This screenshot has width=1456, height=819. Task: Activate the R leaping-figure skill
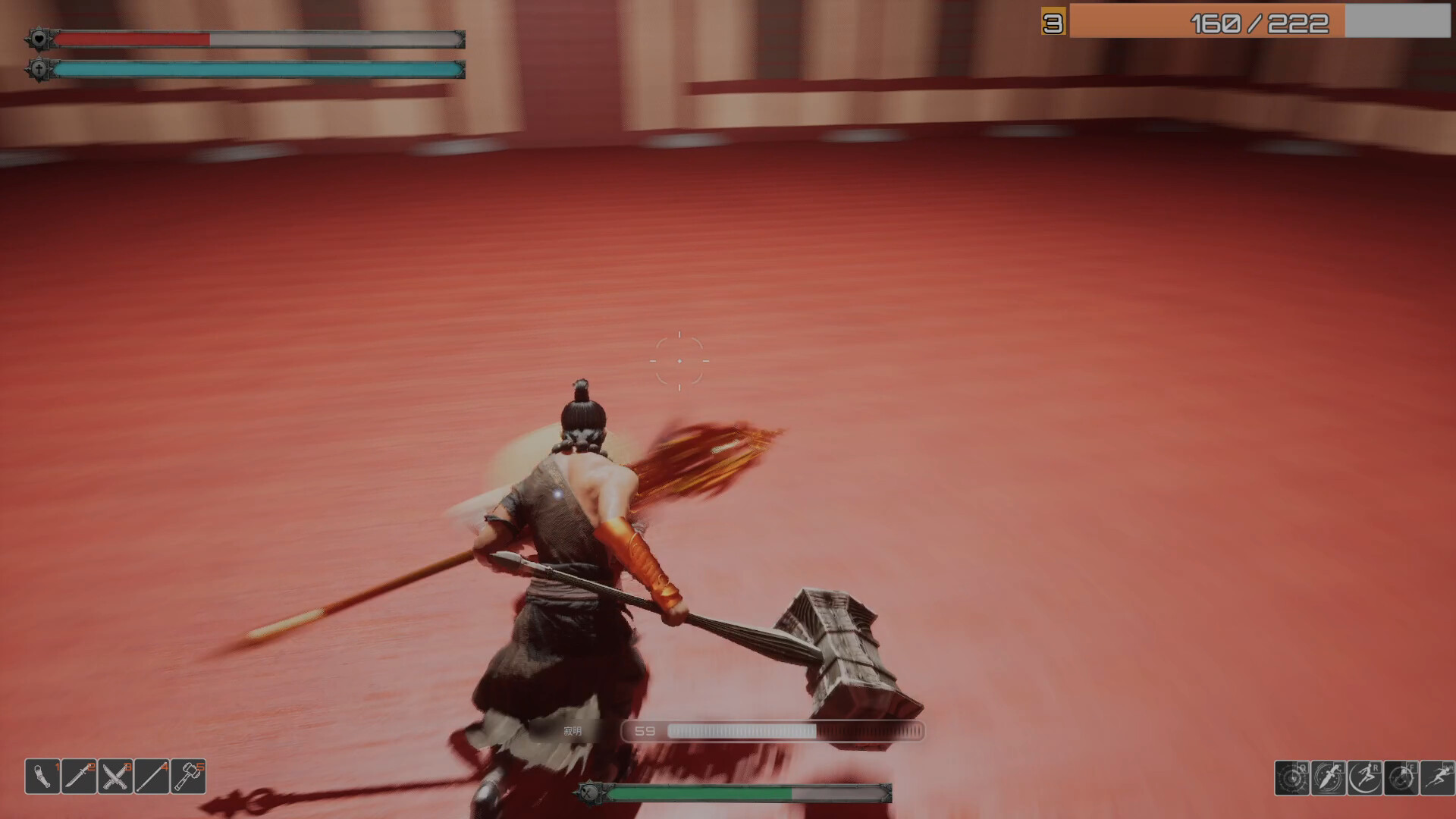[1364, 778]
